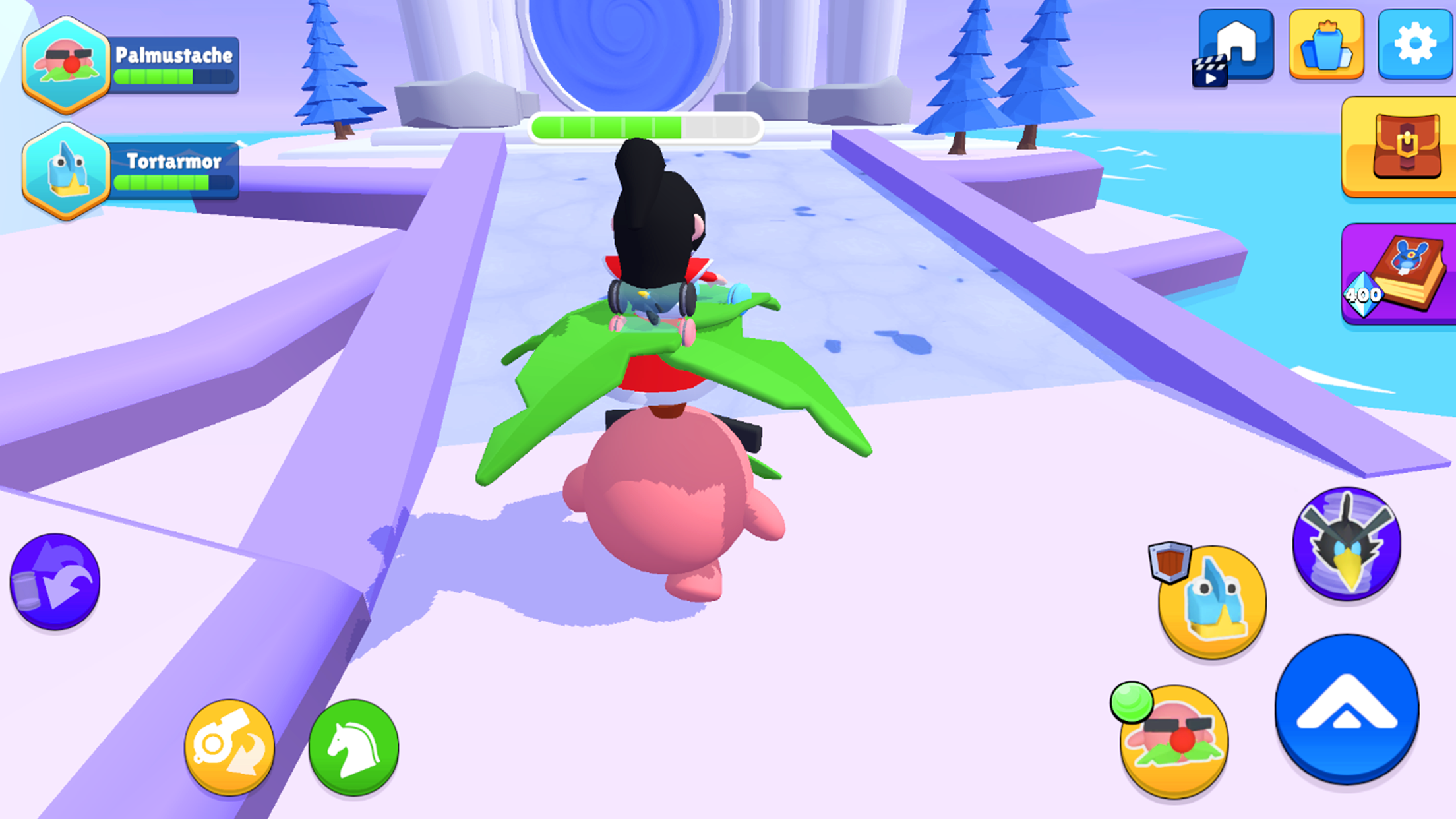Open the home button with film clapper

click(x=1235, y=46)
